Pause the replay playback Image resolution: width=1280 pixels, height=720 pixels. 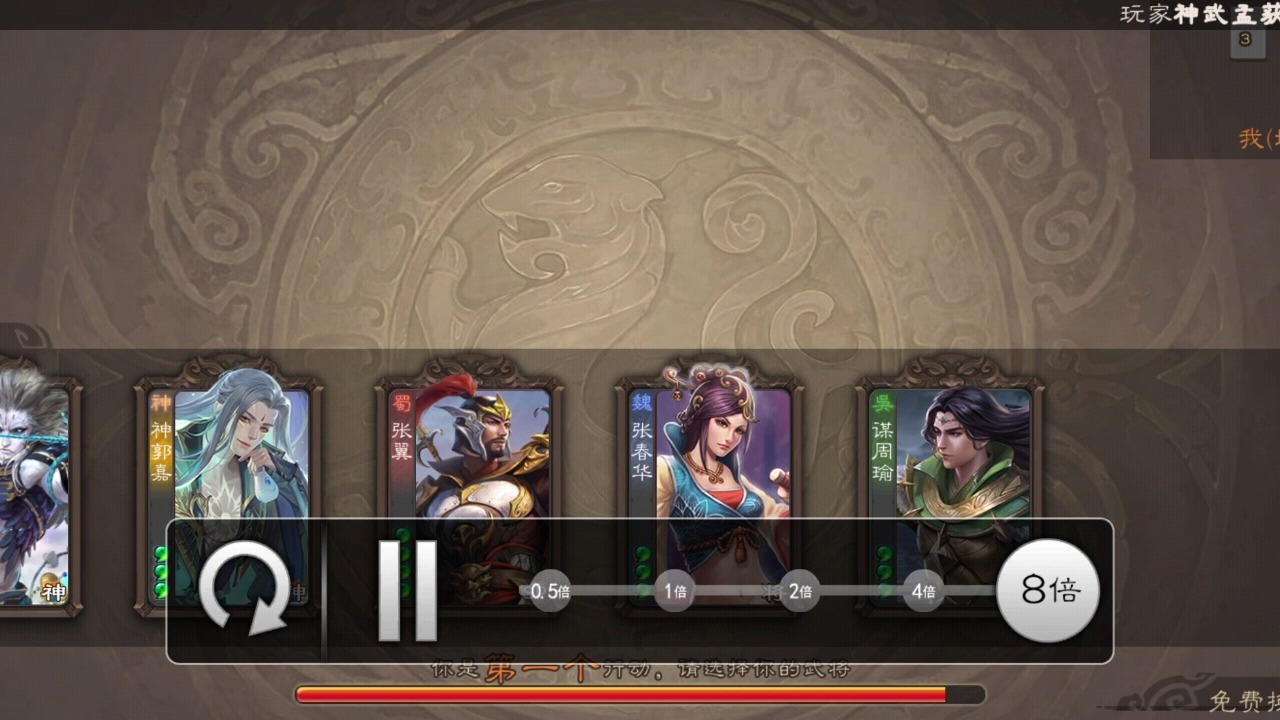point(408,590)
